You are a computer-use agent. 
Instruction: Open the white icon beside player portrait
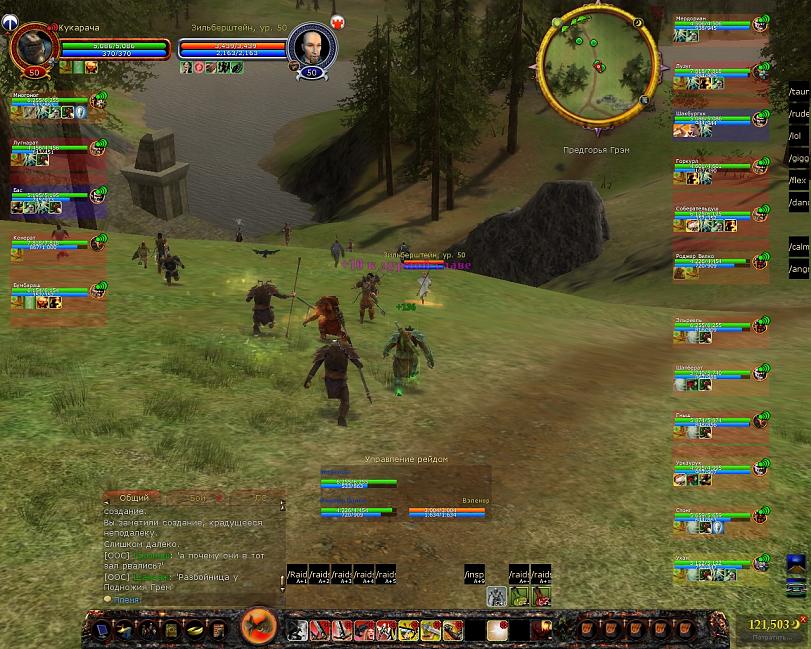9,20
